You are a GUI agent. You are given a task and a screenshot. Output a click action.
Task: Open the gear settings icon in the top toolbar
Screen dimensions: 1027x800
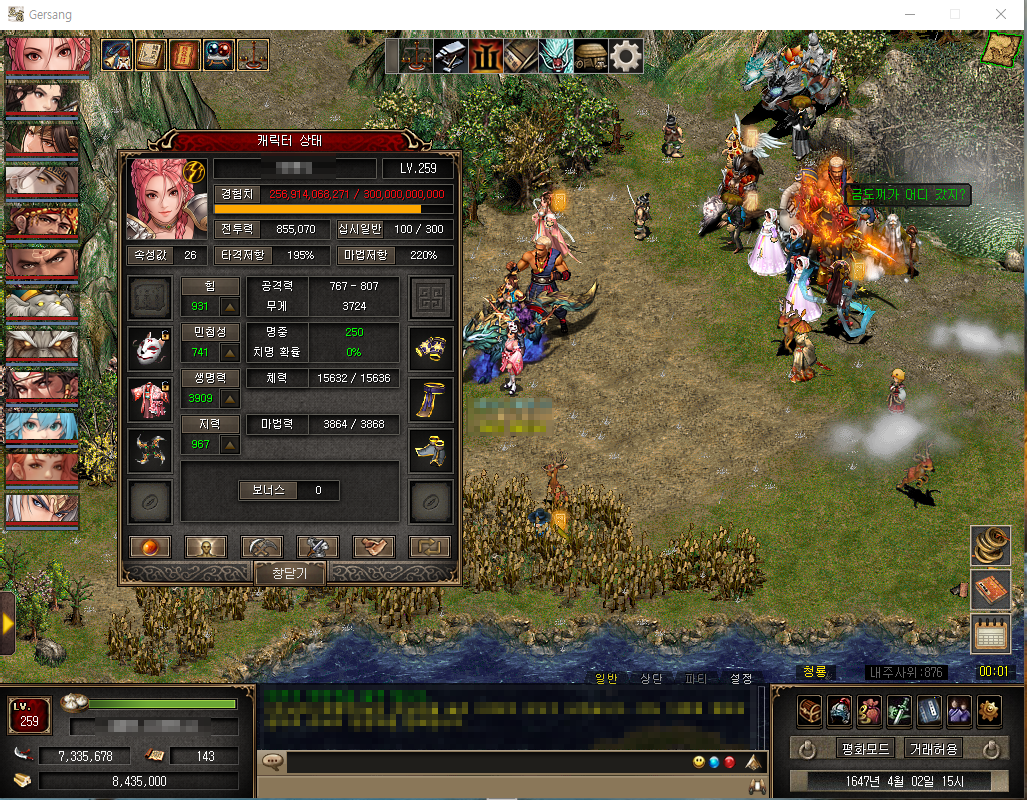[626, 56]
